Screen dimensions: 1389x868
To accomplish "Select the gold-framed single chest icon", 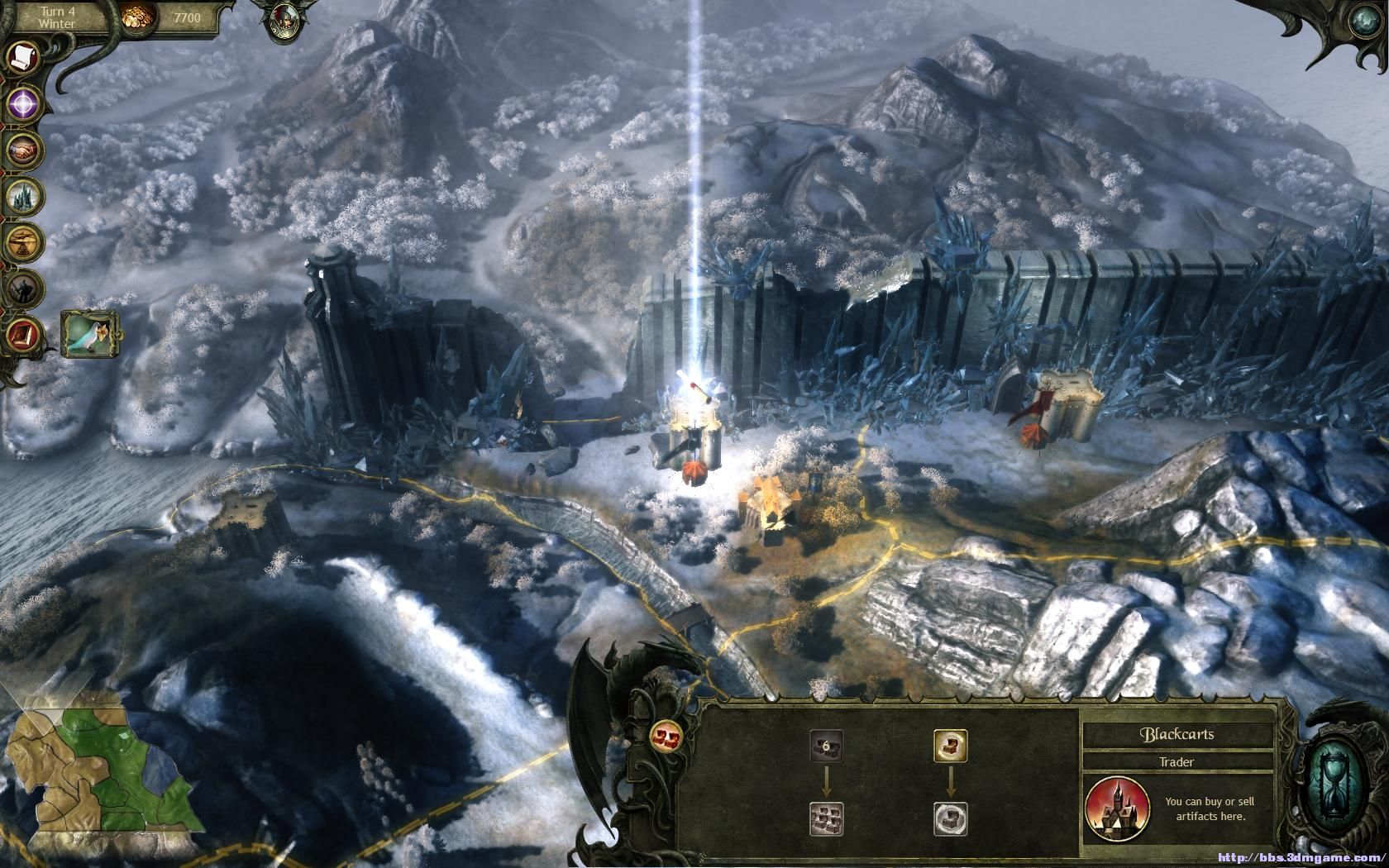I will click(950, 745).
